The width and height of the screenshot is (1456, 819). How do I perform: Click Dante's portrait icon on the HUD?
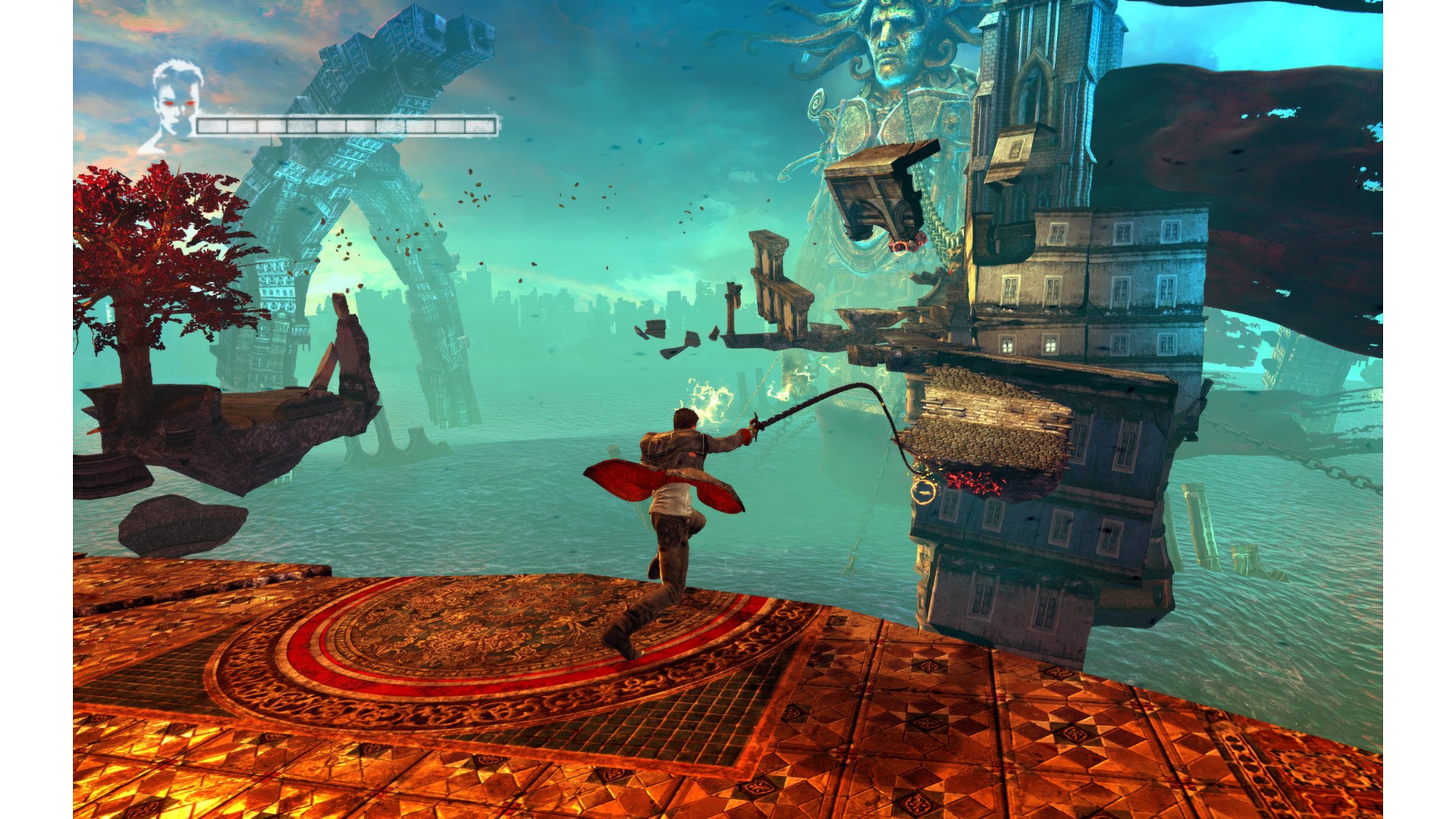(173, 106)
